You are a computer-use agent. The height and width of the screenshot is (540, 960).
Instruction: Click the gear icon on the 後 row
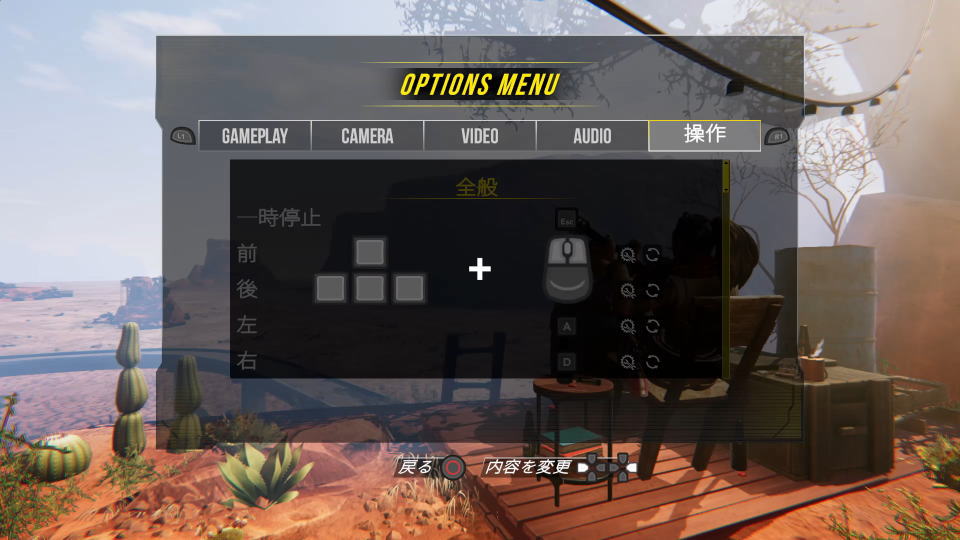tap(628, 290)
